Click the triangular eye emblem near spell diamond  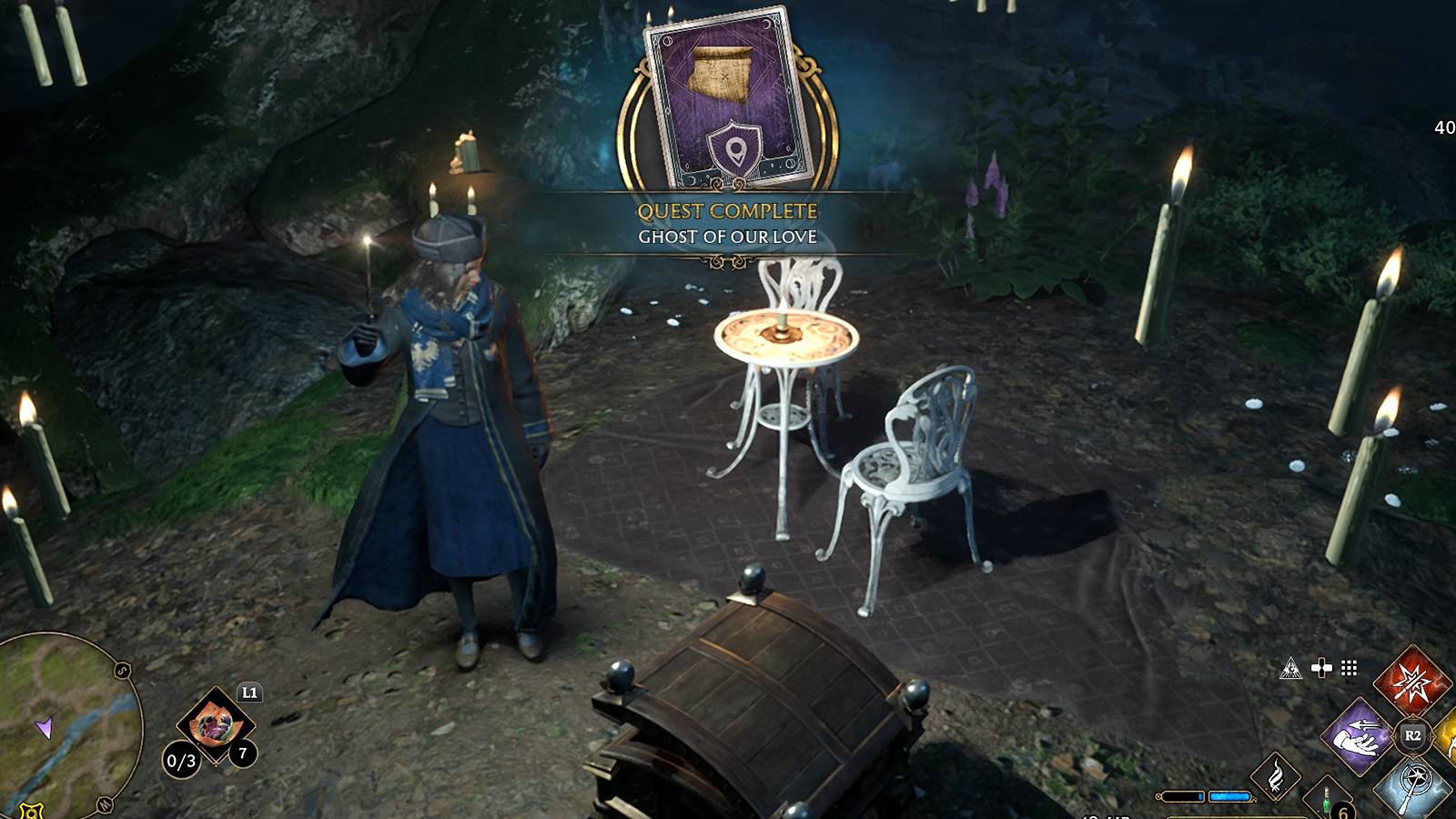[1291, 670]
